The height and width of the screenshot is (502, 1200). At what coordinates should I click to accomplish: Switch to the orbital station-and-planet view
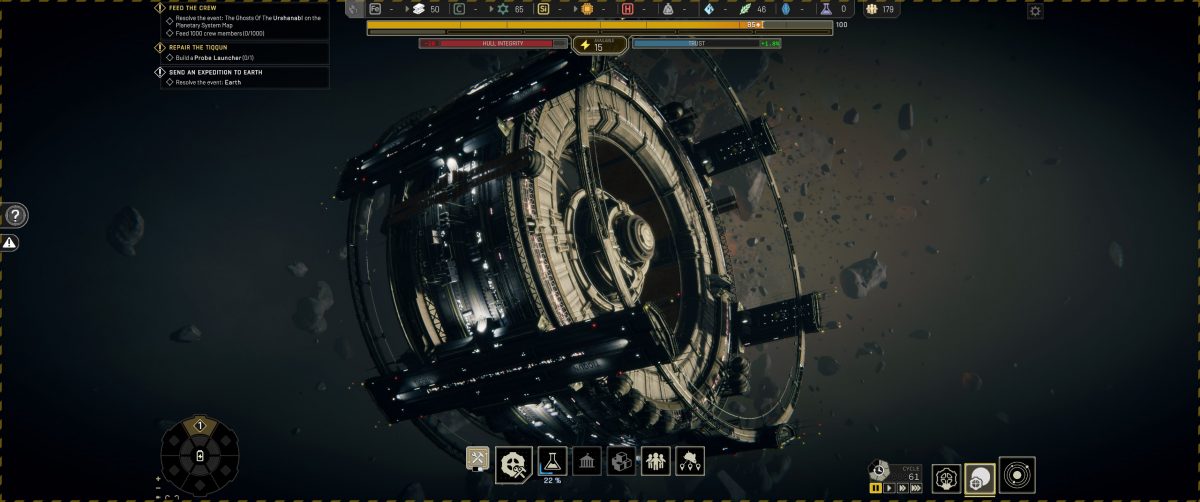point(980,478)
